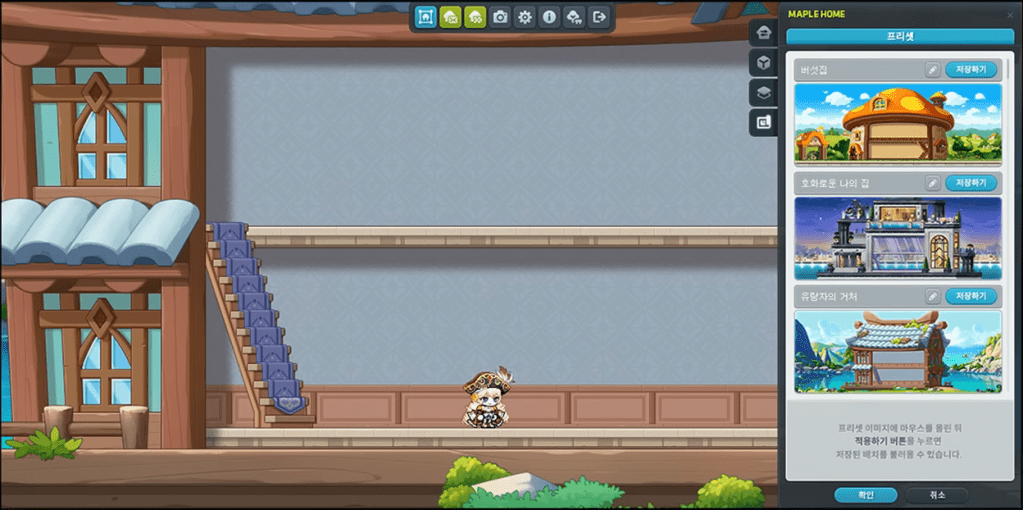Screen dimensions: 1023x510
Task: Click the 확인 confirm button
Action: [865, 495]
